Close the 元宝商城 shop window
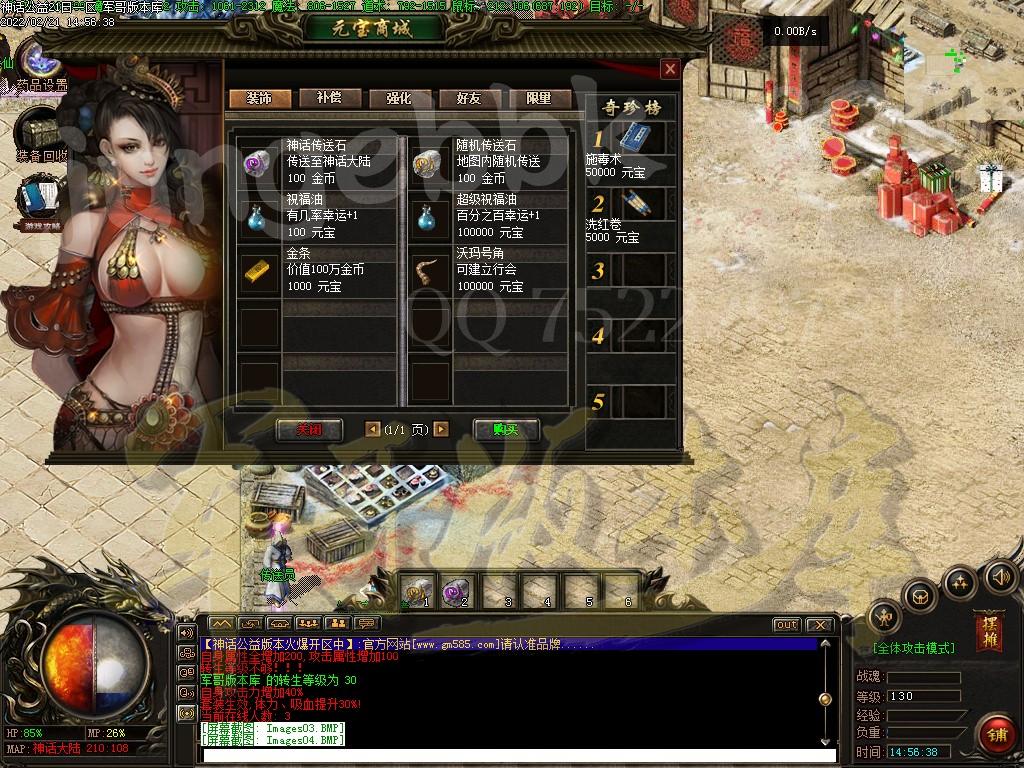 click(670, 69)
